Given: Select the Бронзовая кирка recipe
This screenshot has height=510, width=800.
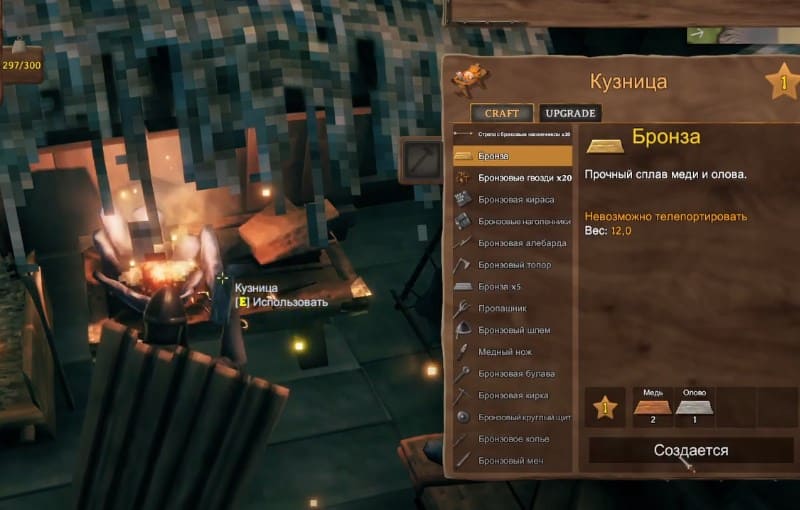Looking at the screenshot, I should click(512, 395).
